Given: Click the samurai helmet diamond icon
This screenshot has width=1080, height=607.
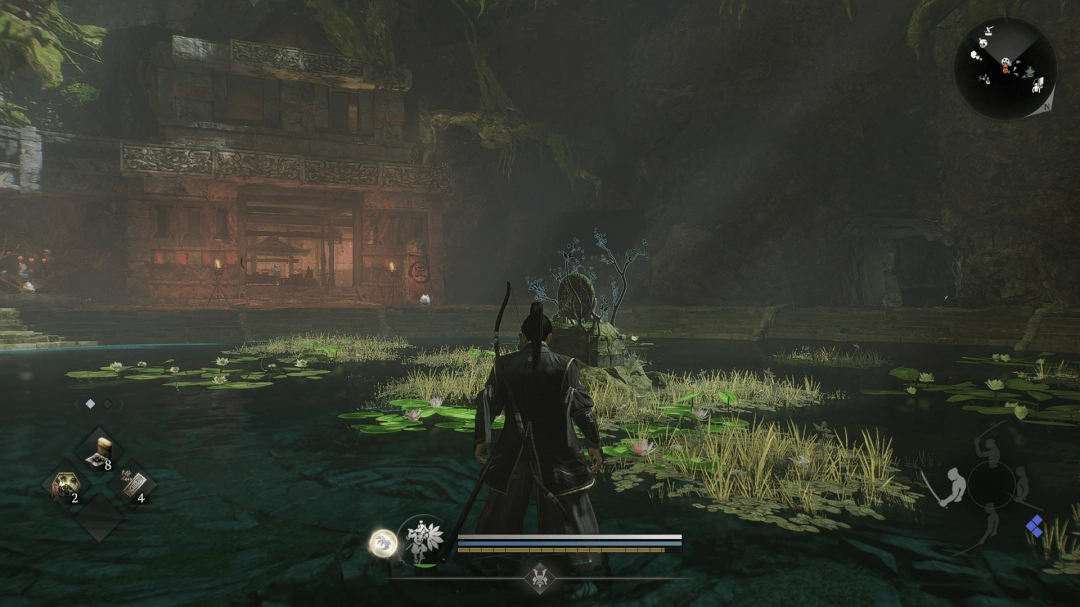Looking at the screenshot, I should (x=540, y=579).
